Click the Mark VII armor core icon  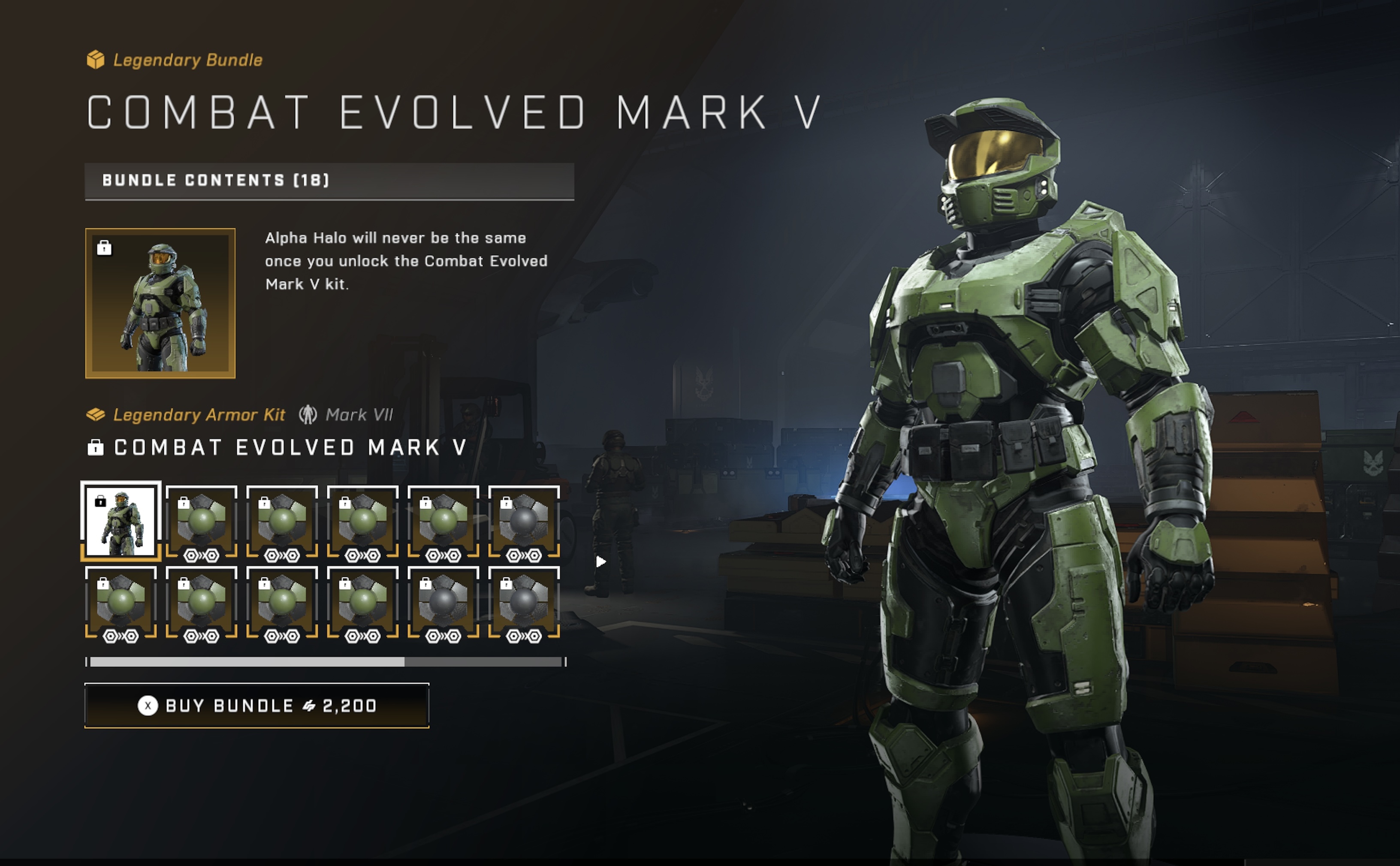coord(307,413)
